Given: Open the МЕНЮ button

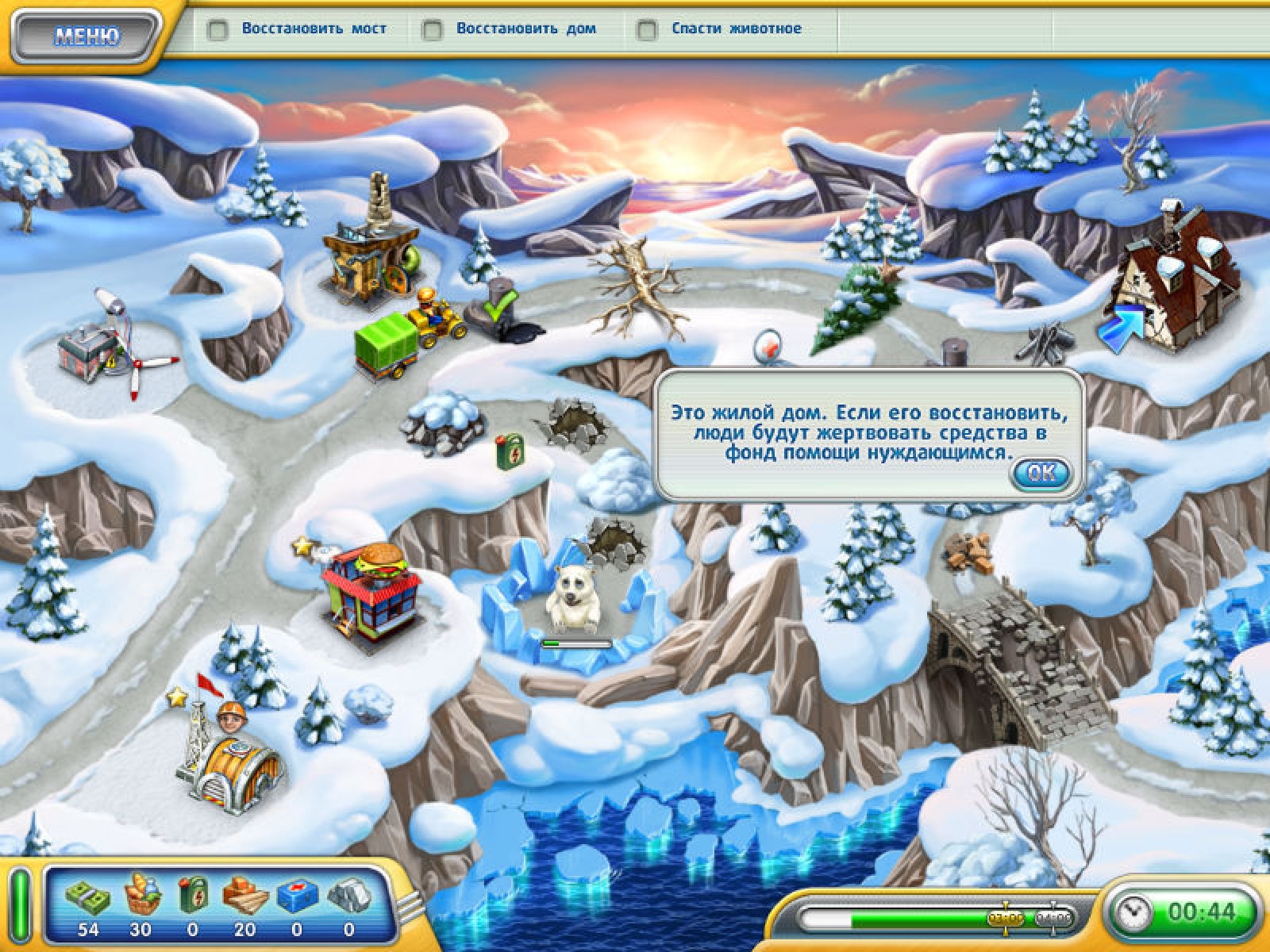Looking at the screenshot, I should (x=87, y=36).
